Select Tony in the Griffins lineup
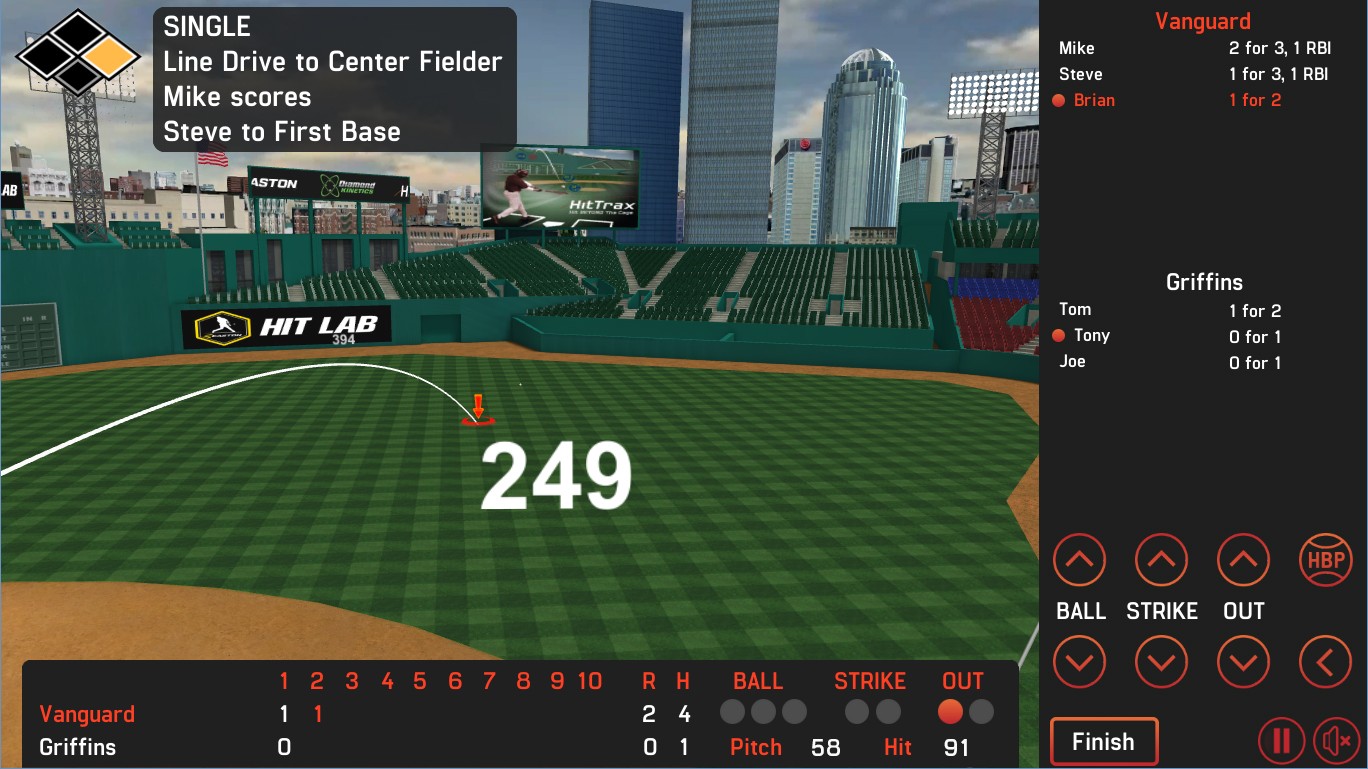 click(x=1092, y=336)
